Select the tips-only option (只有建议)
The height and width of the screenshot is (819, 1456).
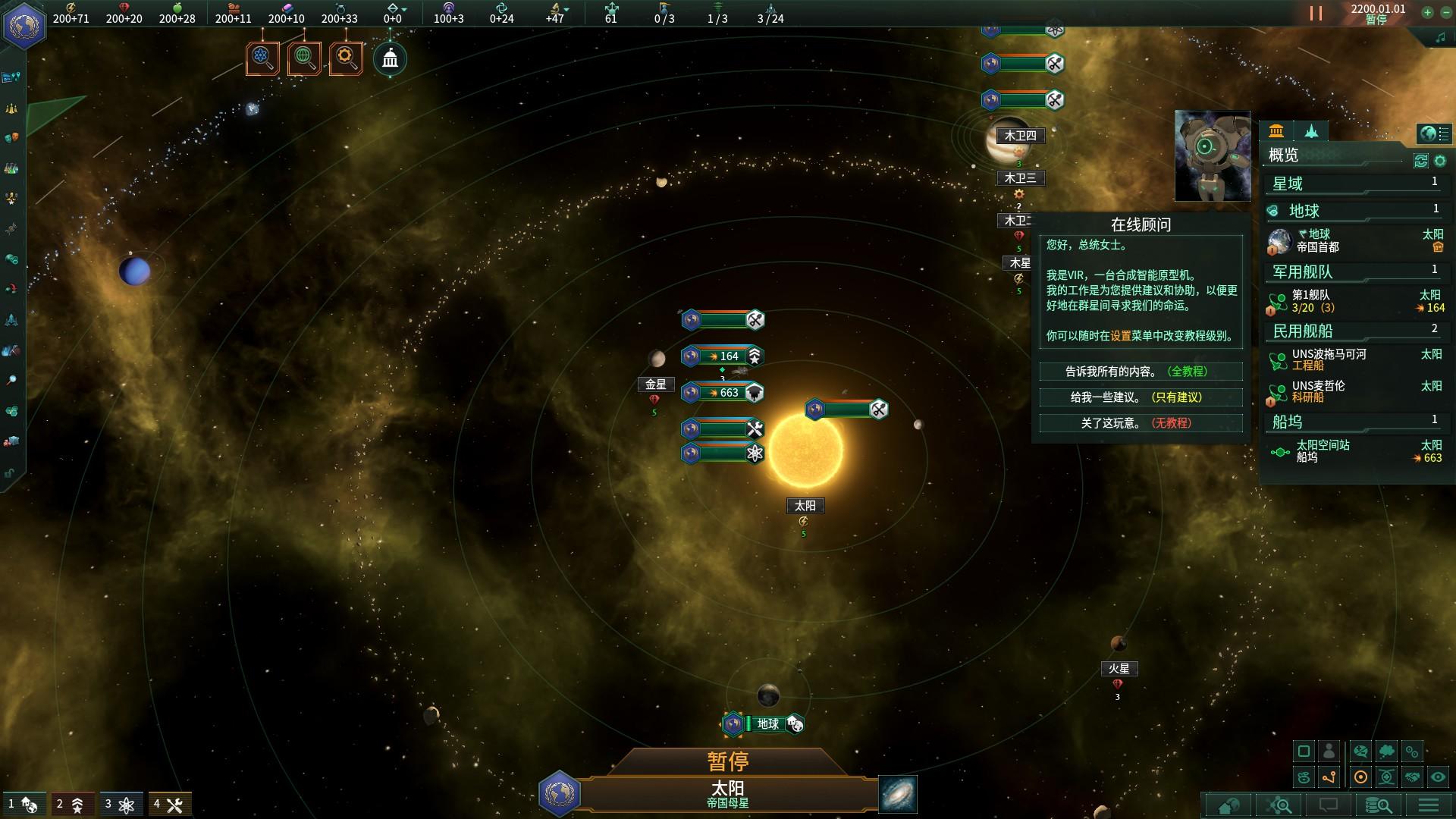pos(1141,397)
